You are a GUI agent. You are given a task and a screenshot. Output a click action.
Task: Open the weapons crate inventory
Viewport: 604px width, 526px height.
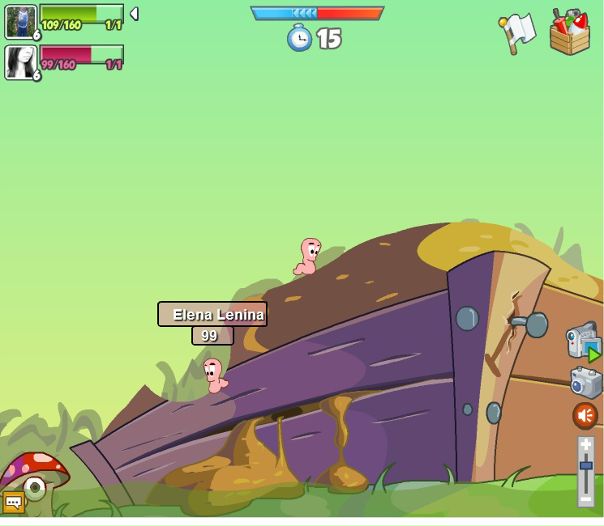click(569, 32)
